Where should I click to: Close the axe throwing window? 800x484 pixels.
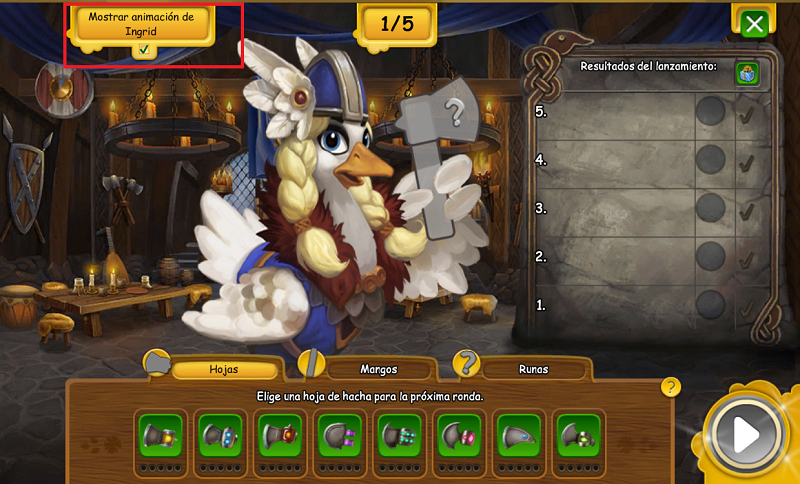click(x=755, y=23)
